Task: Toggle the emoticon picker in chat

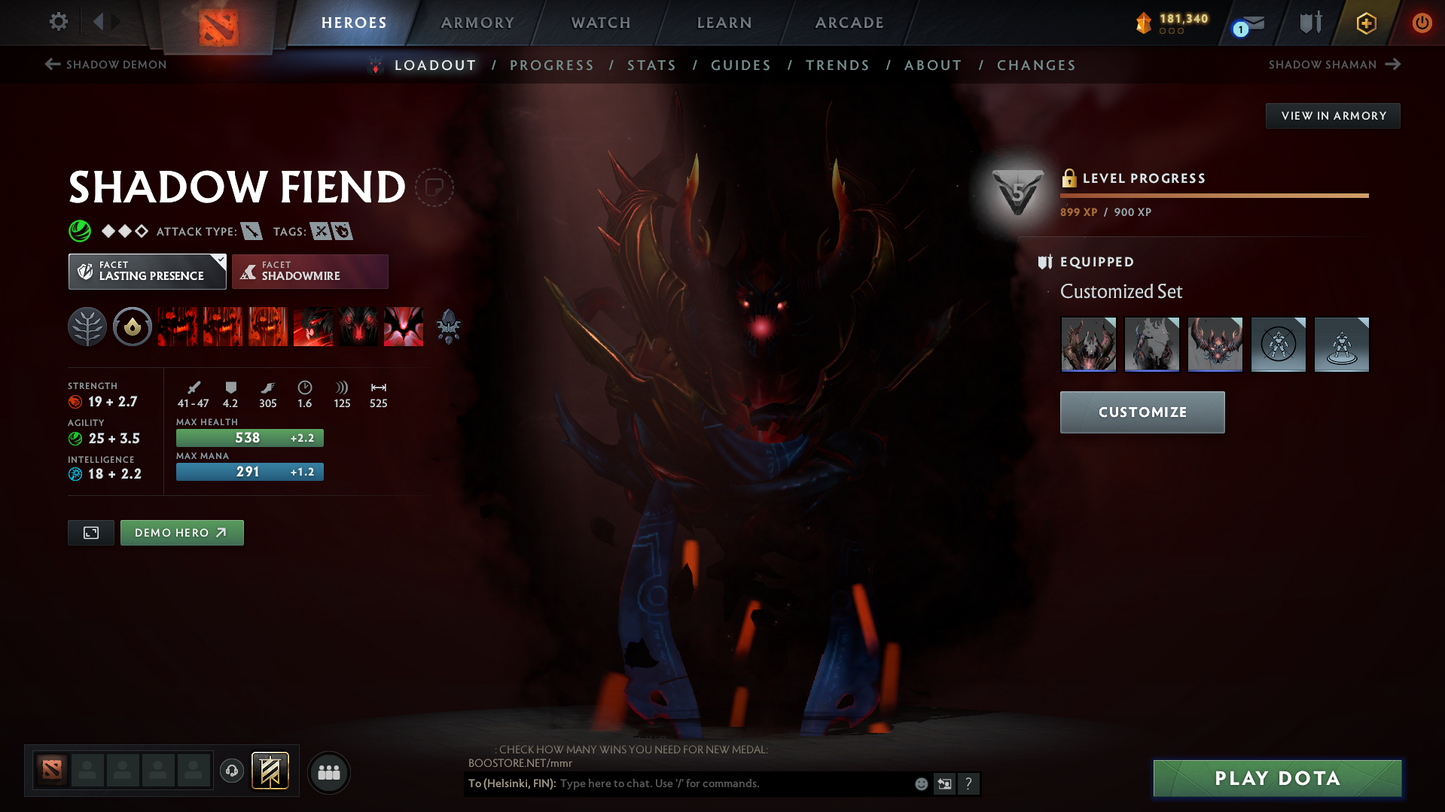Action: 921,784
